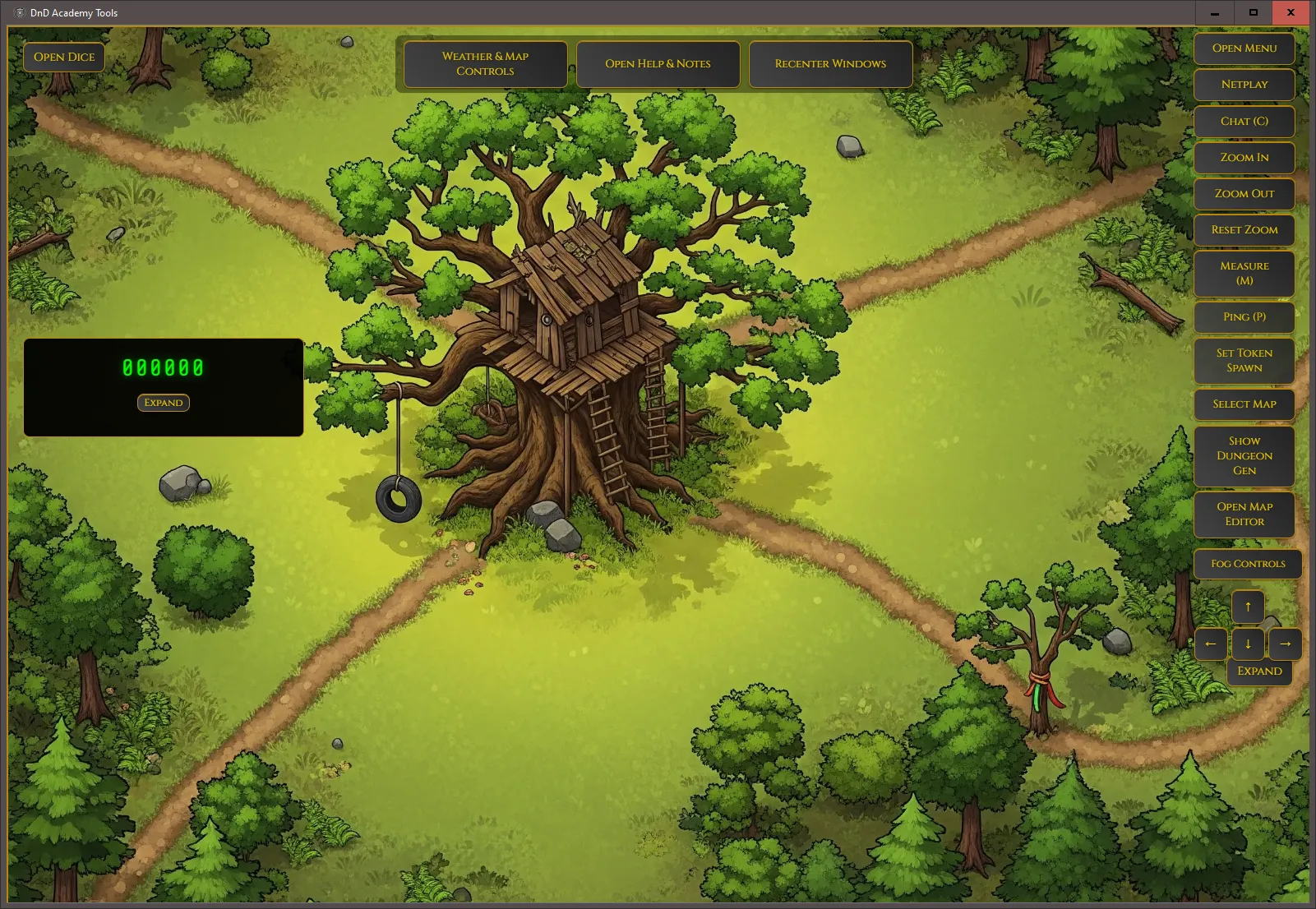Click the green dice counter display
This screenshot has width=1316, height=909.
[x=163, y=368]
